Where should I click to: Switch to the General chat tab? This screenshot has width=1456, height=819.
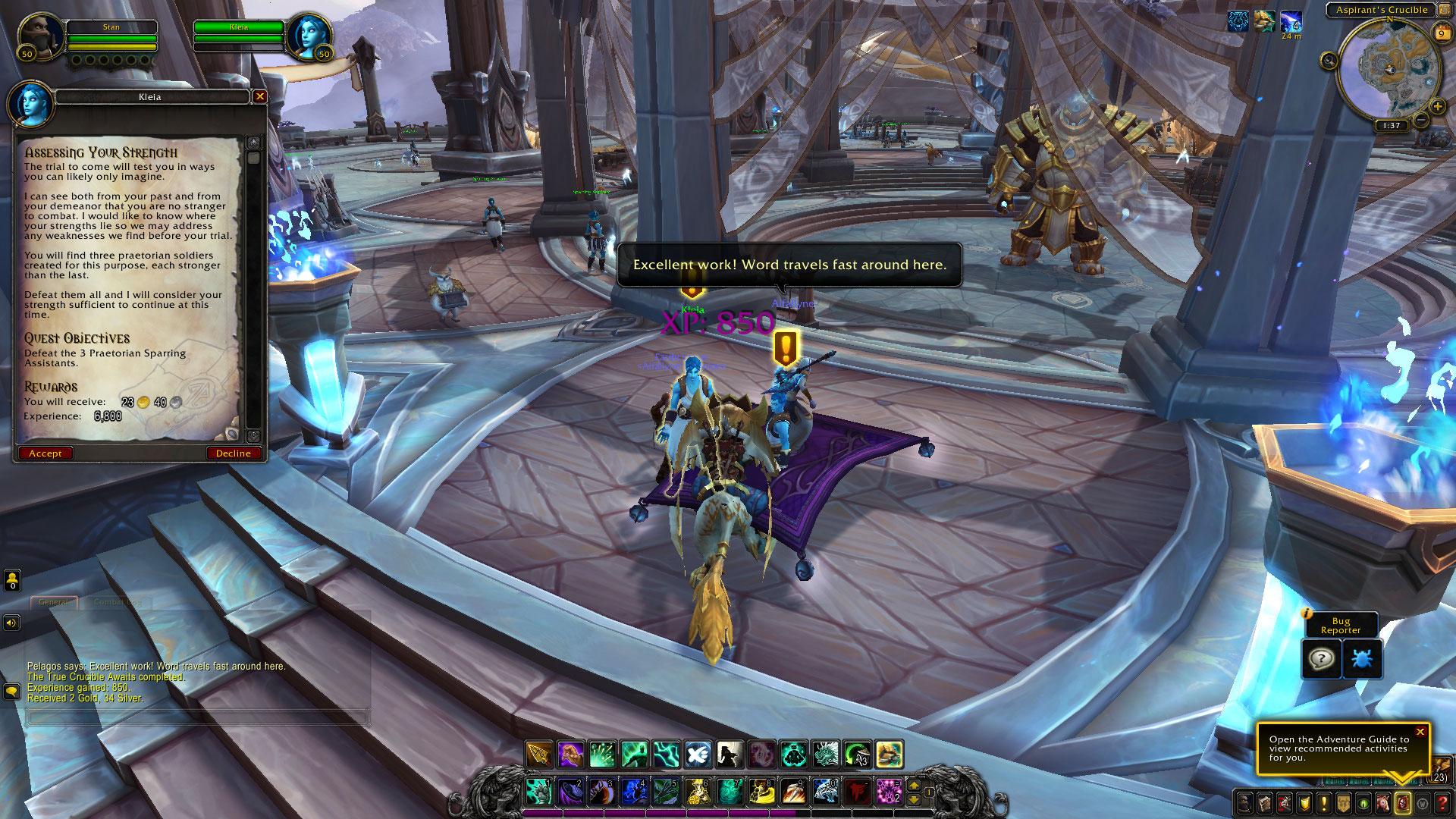click(x=54, y=602)
